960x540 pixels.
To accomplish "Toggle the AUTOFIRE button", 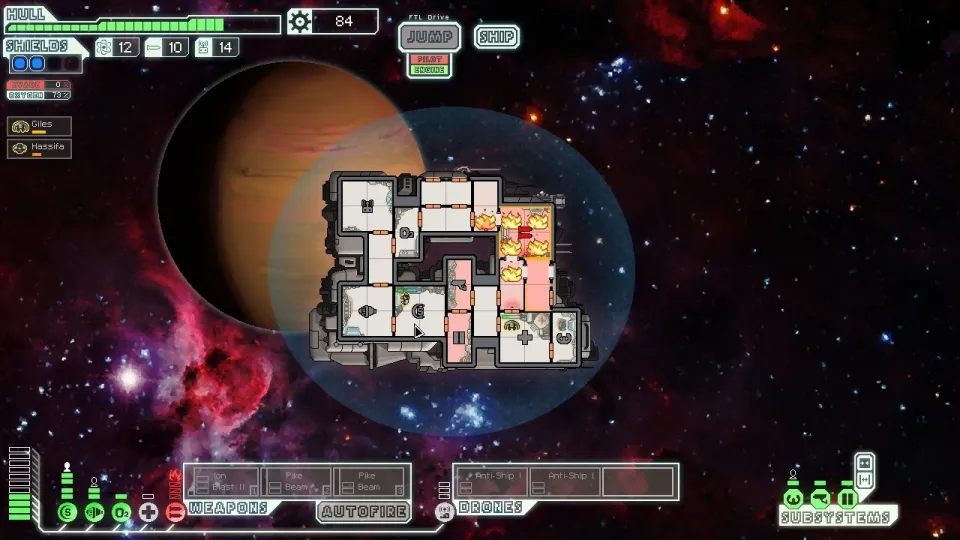I will 363,511.
